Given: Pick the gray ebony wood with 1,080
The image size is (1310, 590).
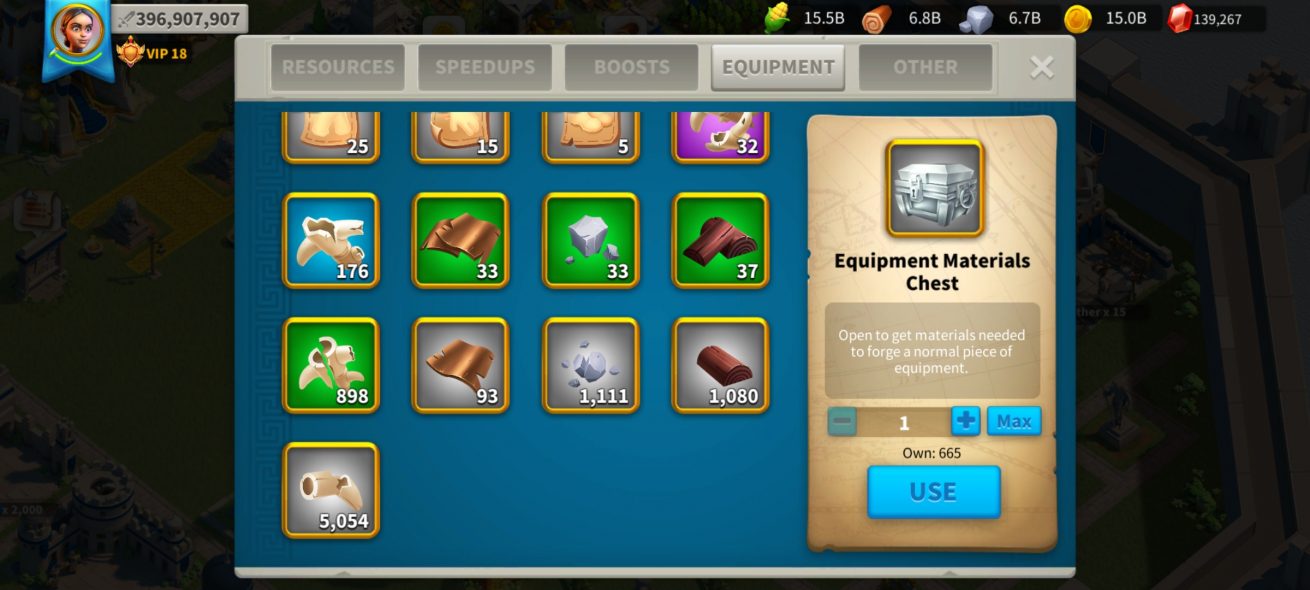Looking at the screenshot, I should 720,365.
